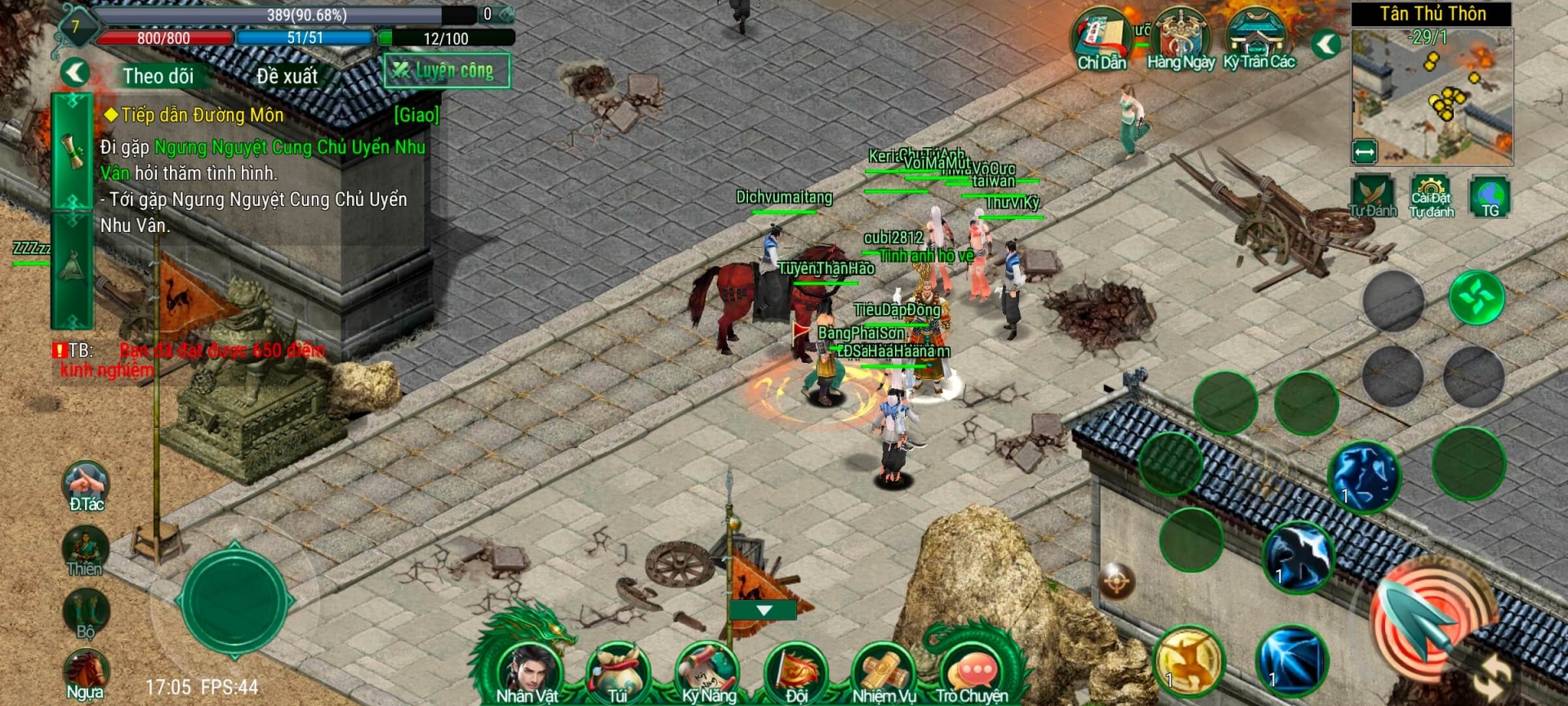Image resolution: width=1568 pixels, height=706 pixels.
Task: Open the Hàng Ngày daily activities
Action: [x=1180, y=39]
